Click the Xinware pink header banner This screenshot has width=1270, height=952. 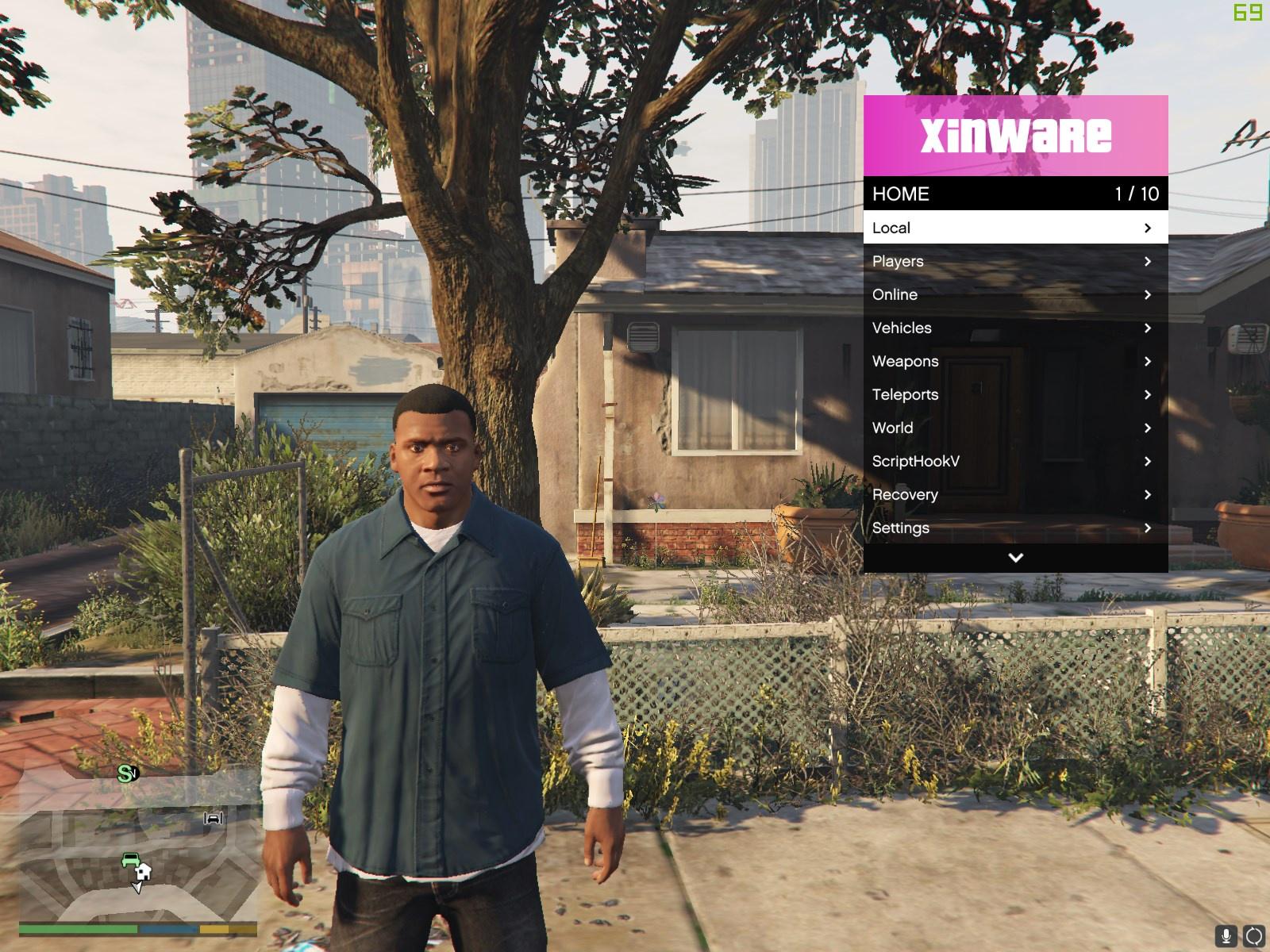(1015, 136)
